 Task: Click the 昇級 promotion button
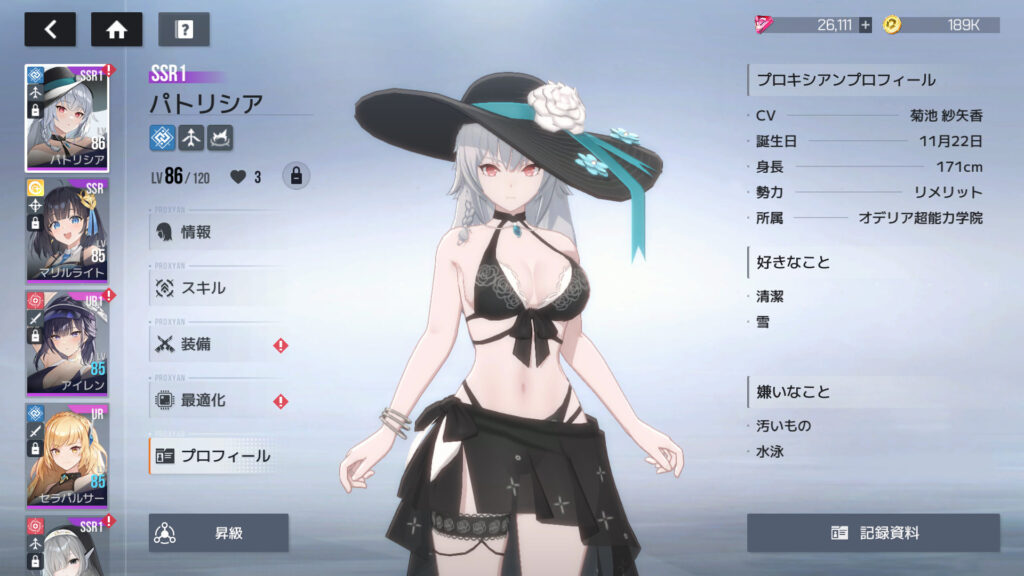219,533
